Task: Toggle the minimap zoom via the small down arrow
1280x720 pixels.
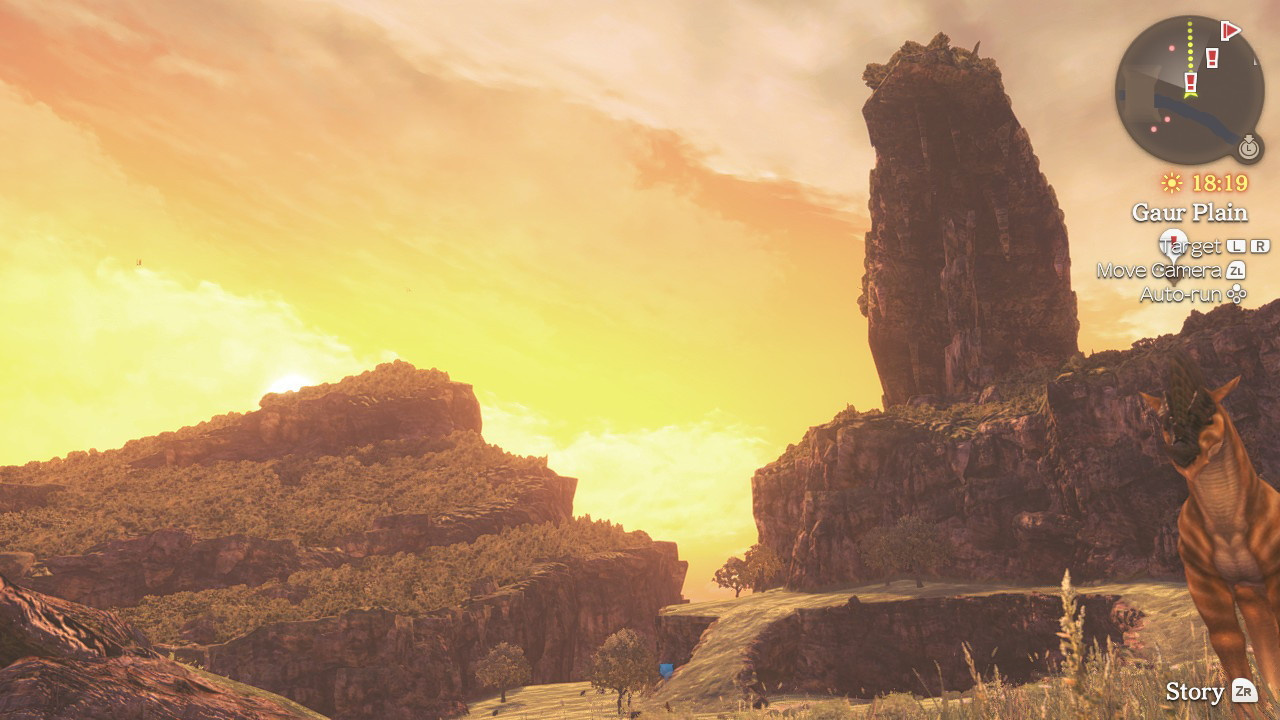Action: tap(1250, 136)
